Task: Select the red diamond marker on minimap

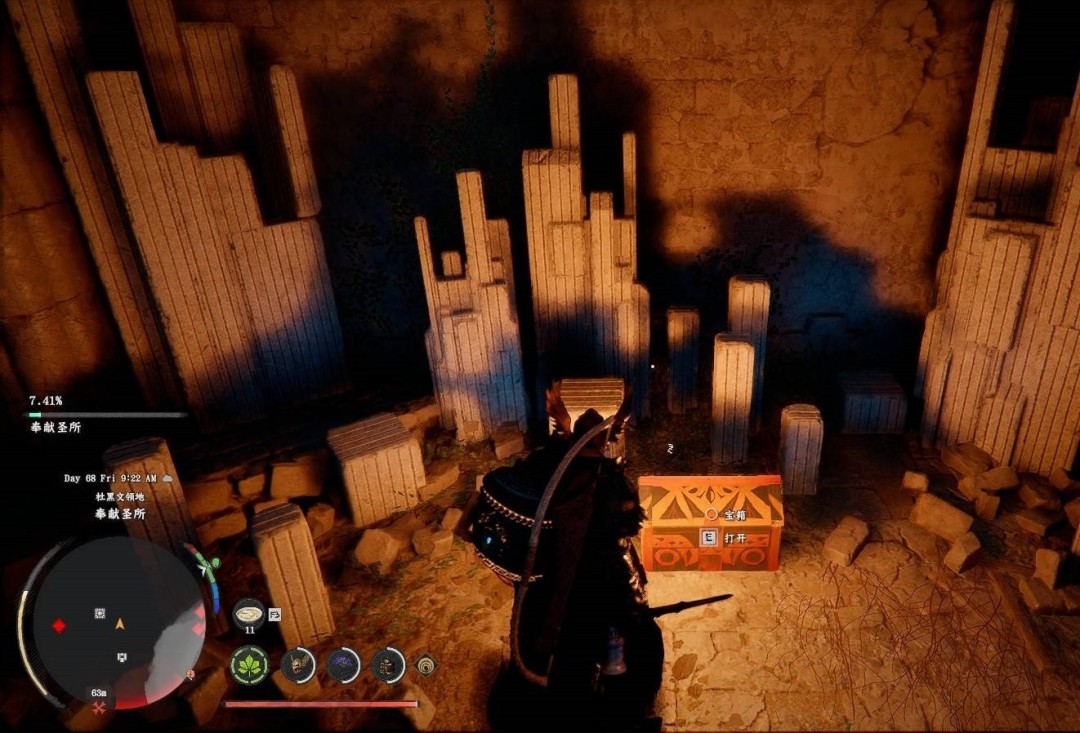Action: click(x=59, y=626)
